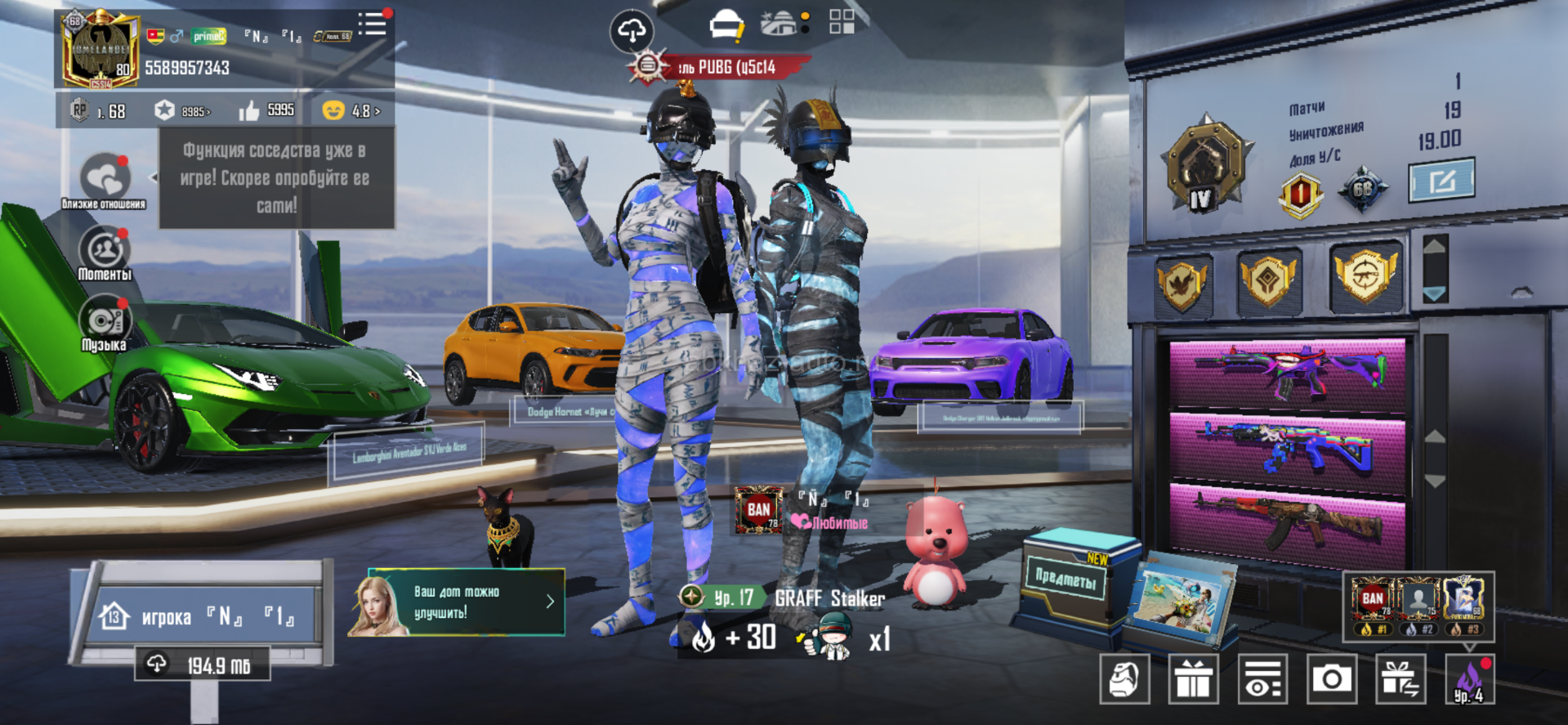
Task: Open the eye list view settings button
Action: coord(1262,679)
